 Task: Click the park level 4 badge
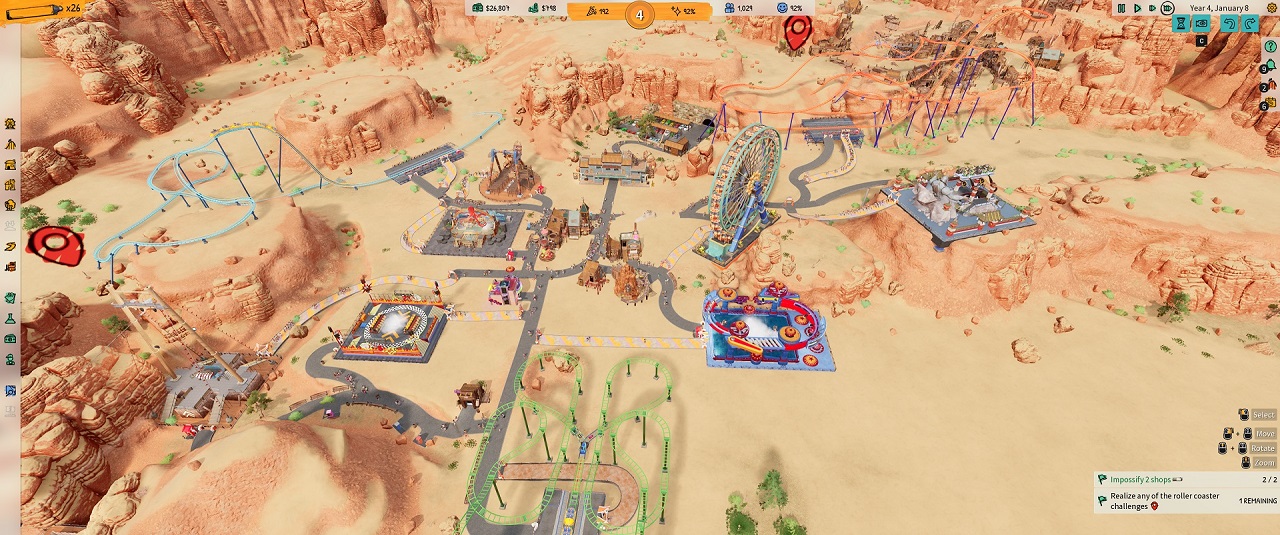tap(640, 14)
